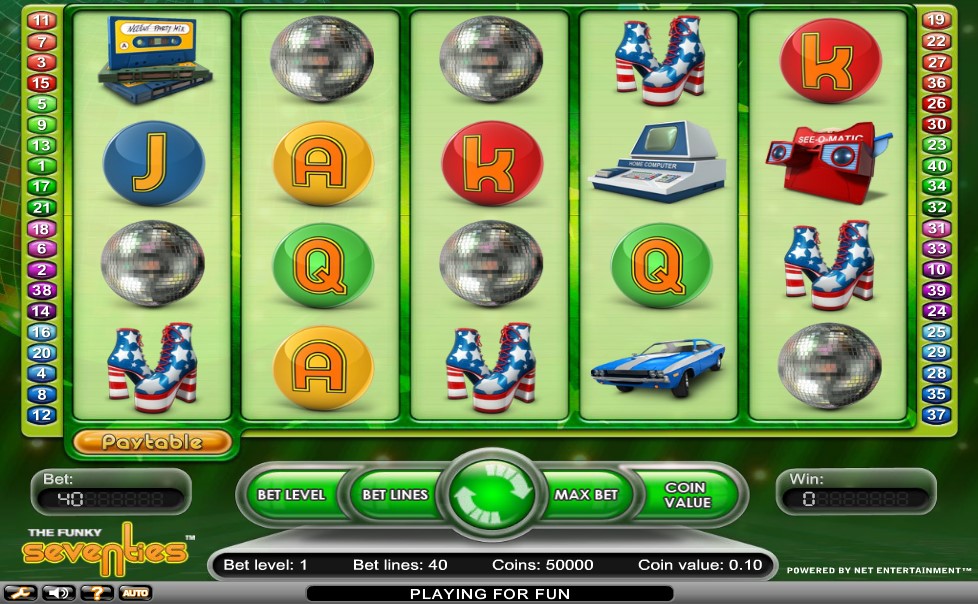Spin the reels with the green arrow button
Viewport: 978px width, 604px height.
(491, 494)
